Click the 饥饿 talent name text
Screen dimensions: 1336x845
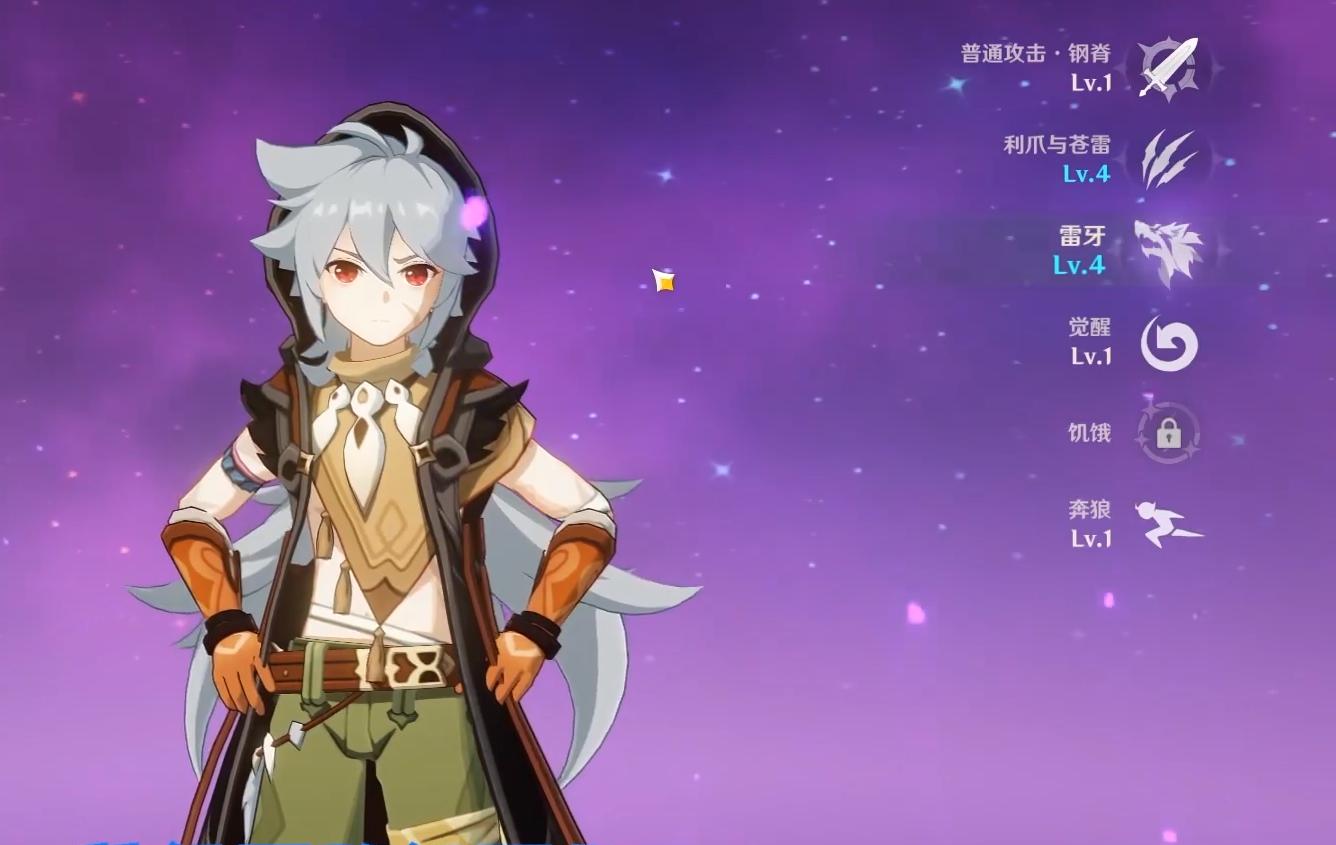click(1089, 433)
